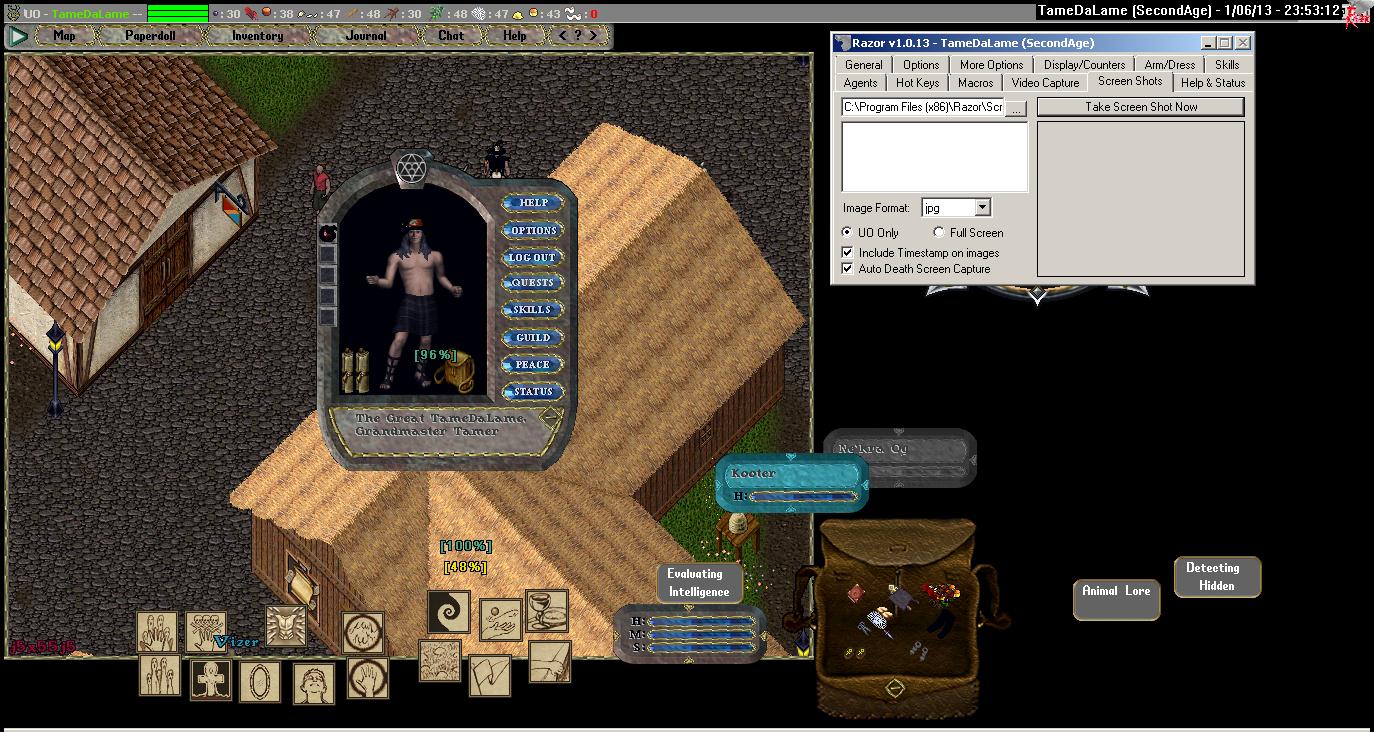Screen dimensions: 1374x732
Task: Open the Map menu bar button
Action: click(64, 36)
